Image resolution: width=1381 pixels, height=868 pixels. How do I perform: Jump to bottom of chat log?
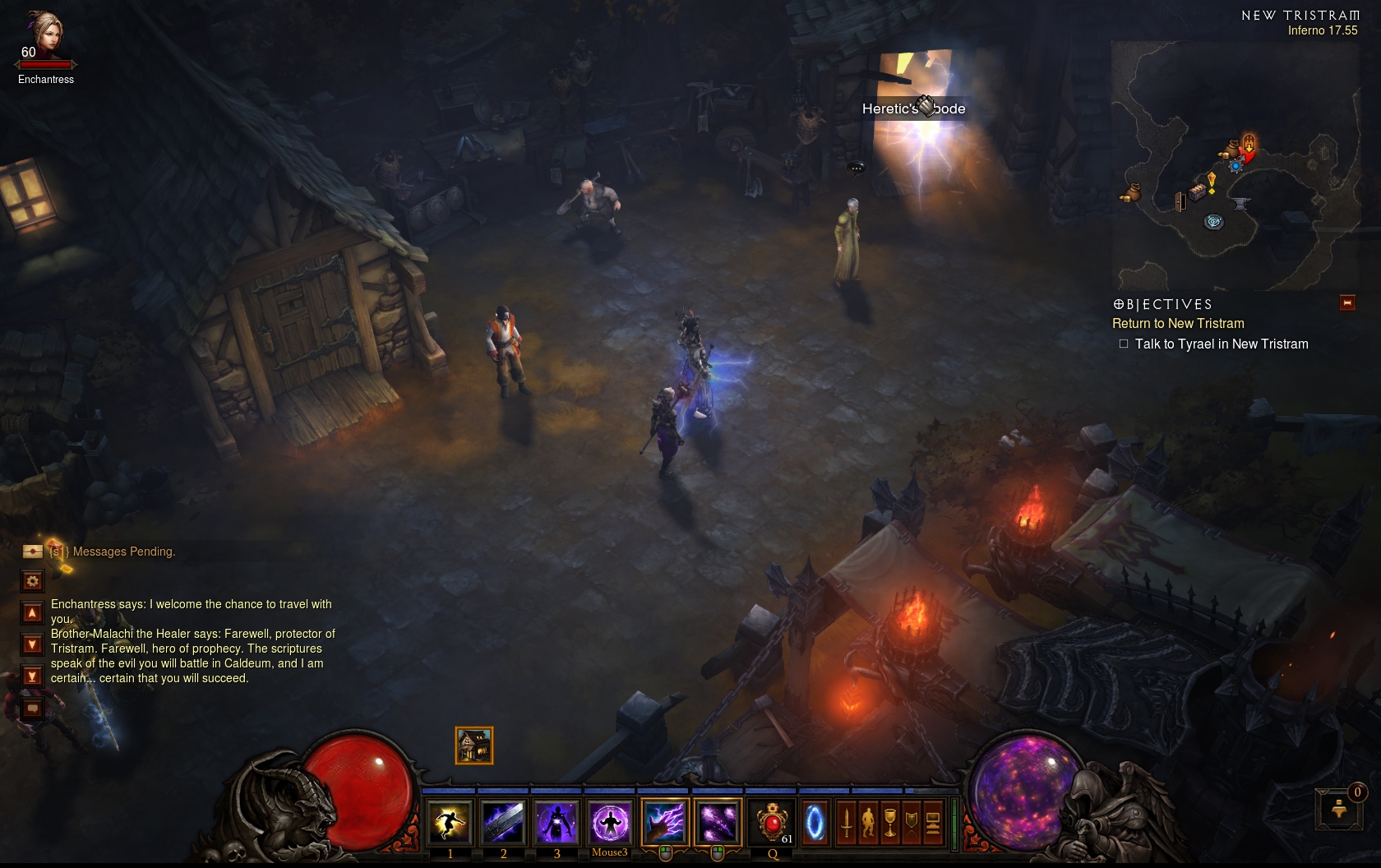tap(32, 676)
